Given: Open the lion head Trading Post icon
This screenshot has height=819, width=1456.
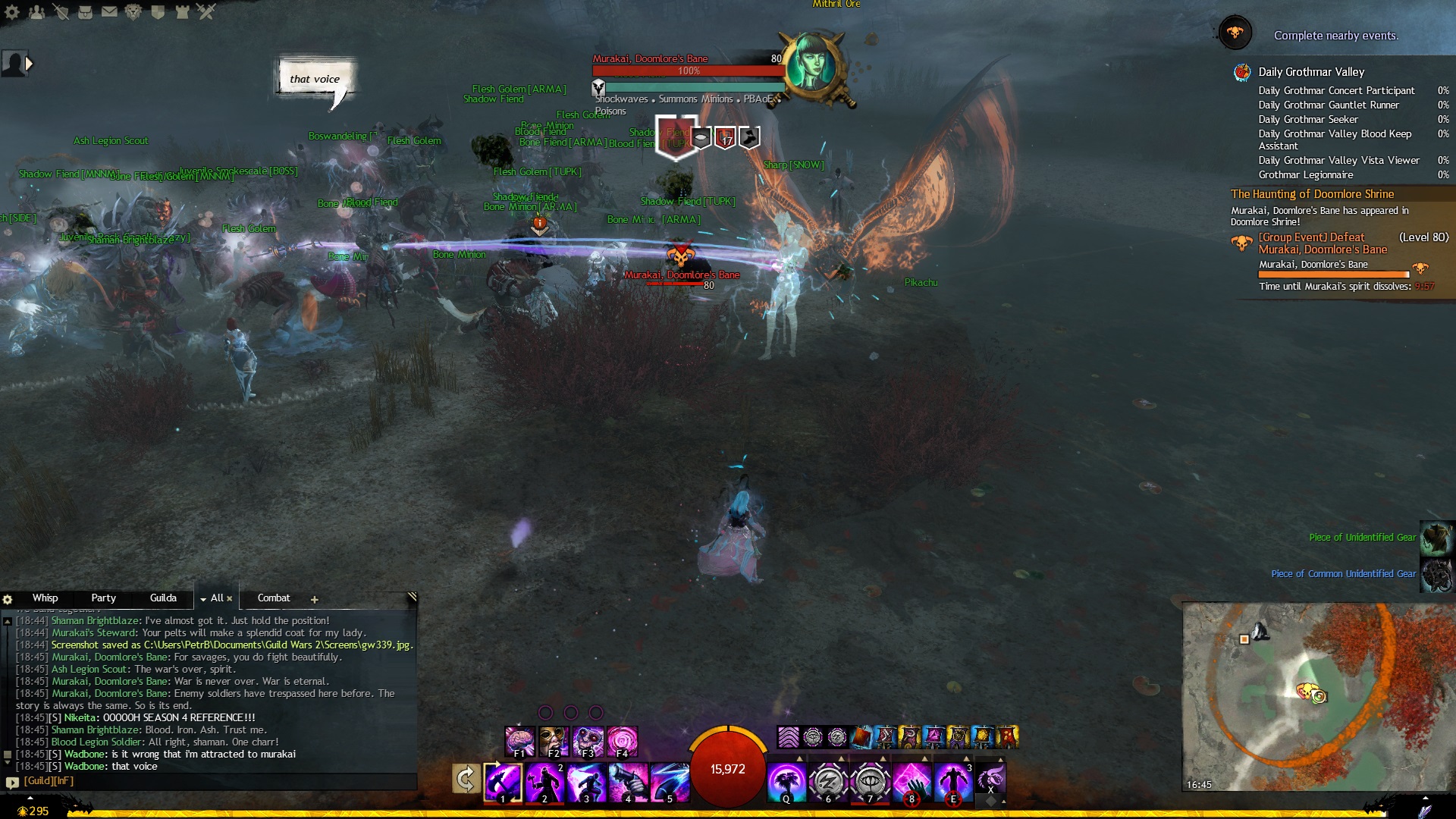Looking at the screenshot, I should coord(133,11).
